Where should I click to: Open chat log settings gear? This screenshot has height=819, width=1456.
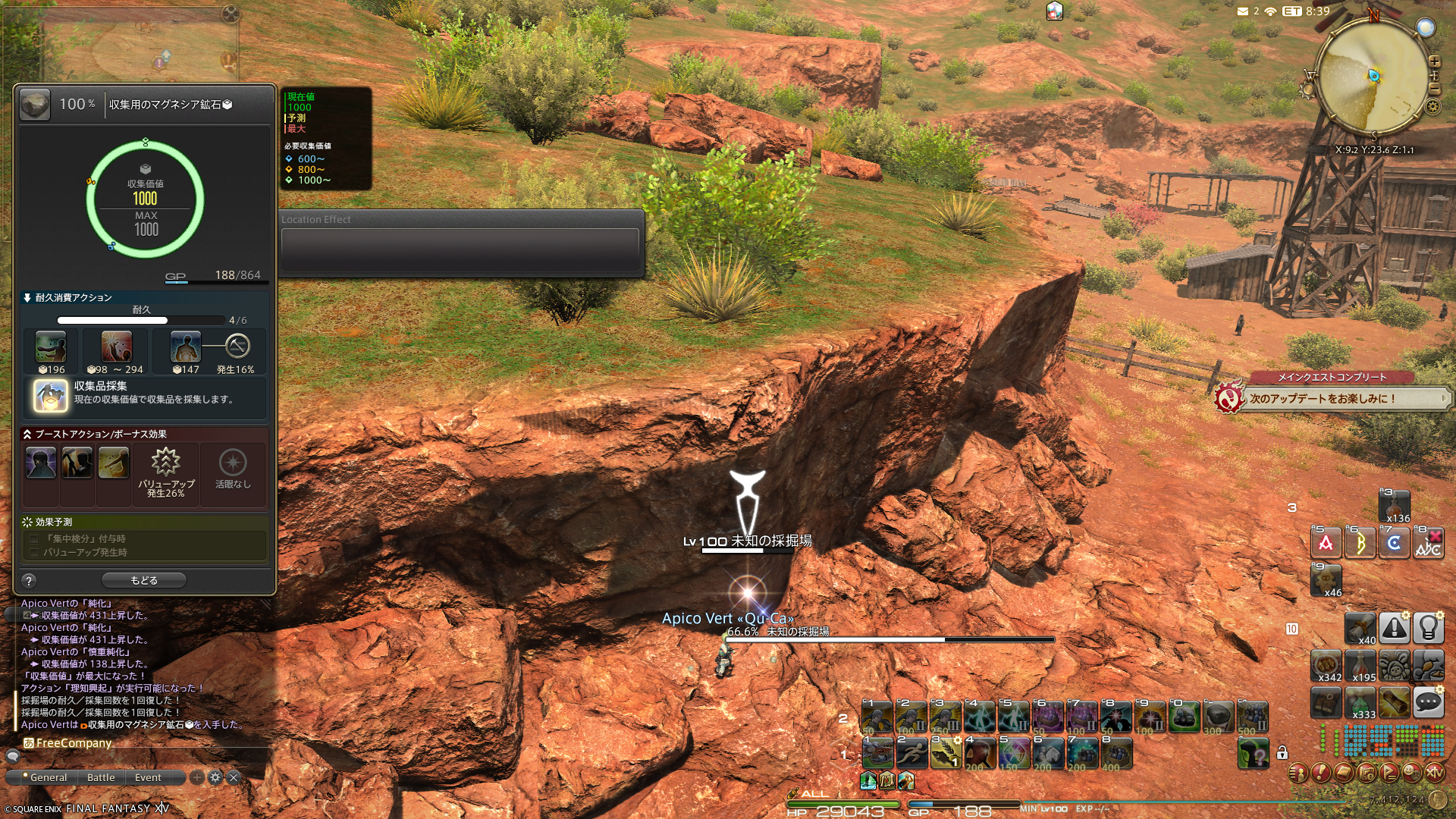[x=215, y=777]
